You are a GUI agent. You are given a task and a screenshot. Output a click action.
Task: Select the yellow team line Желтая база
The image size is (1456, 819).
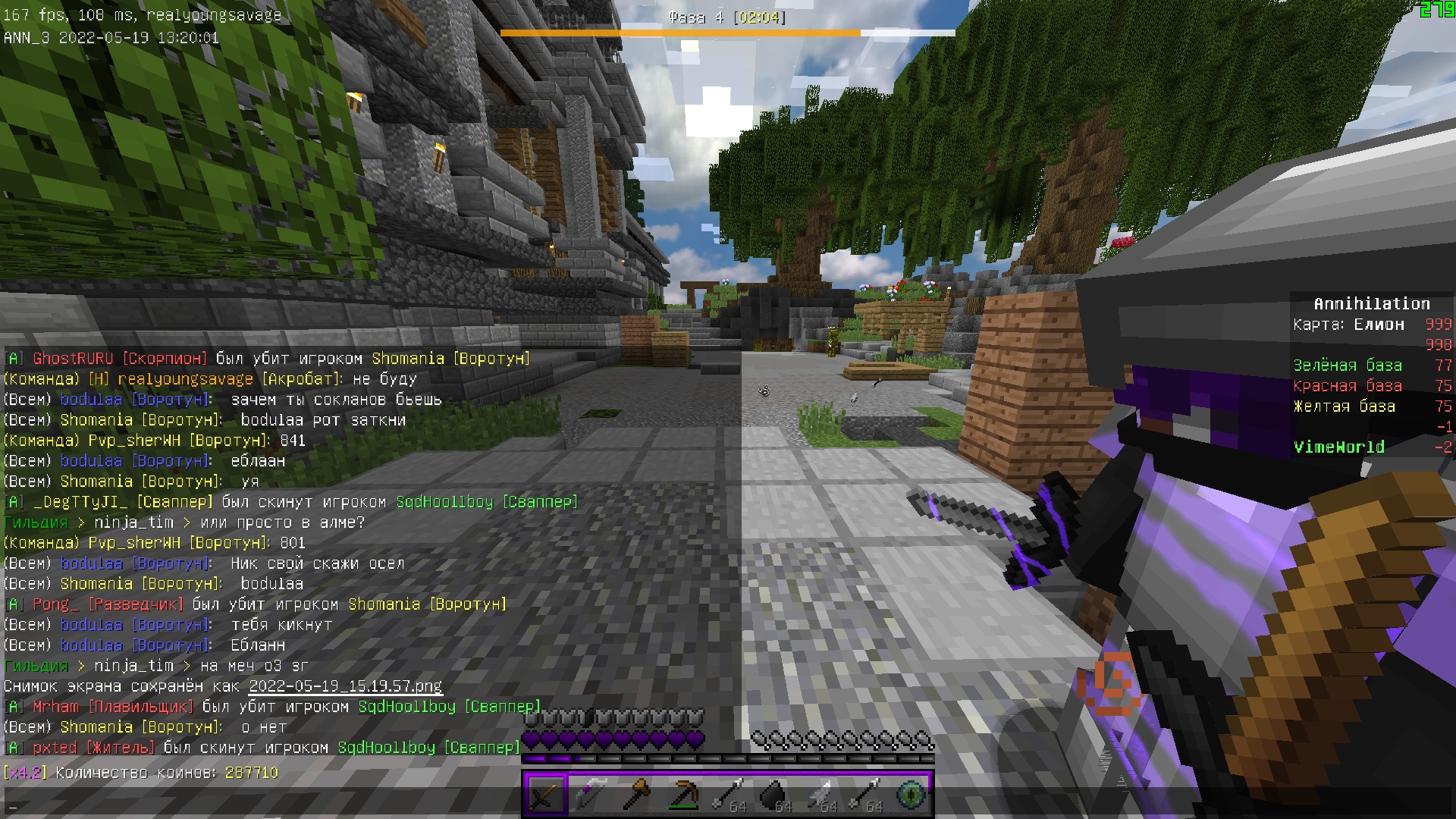click(1344, 406)
